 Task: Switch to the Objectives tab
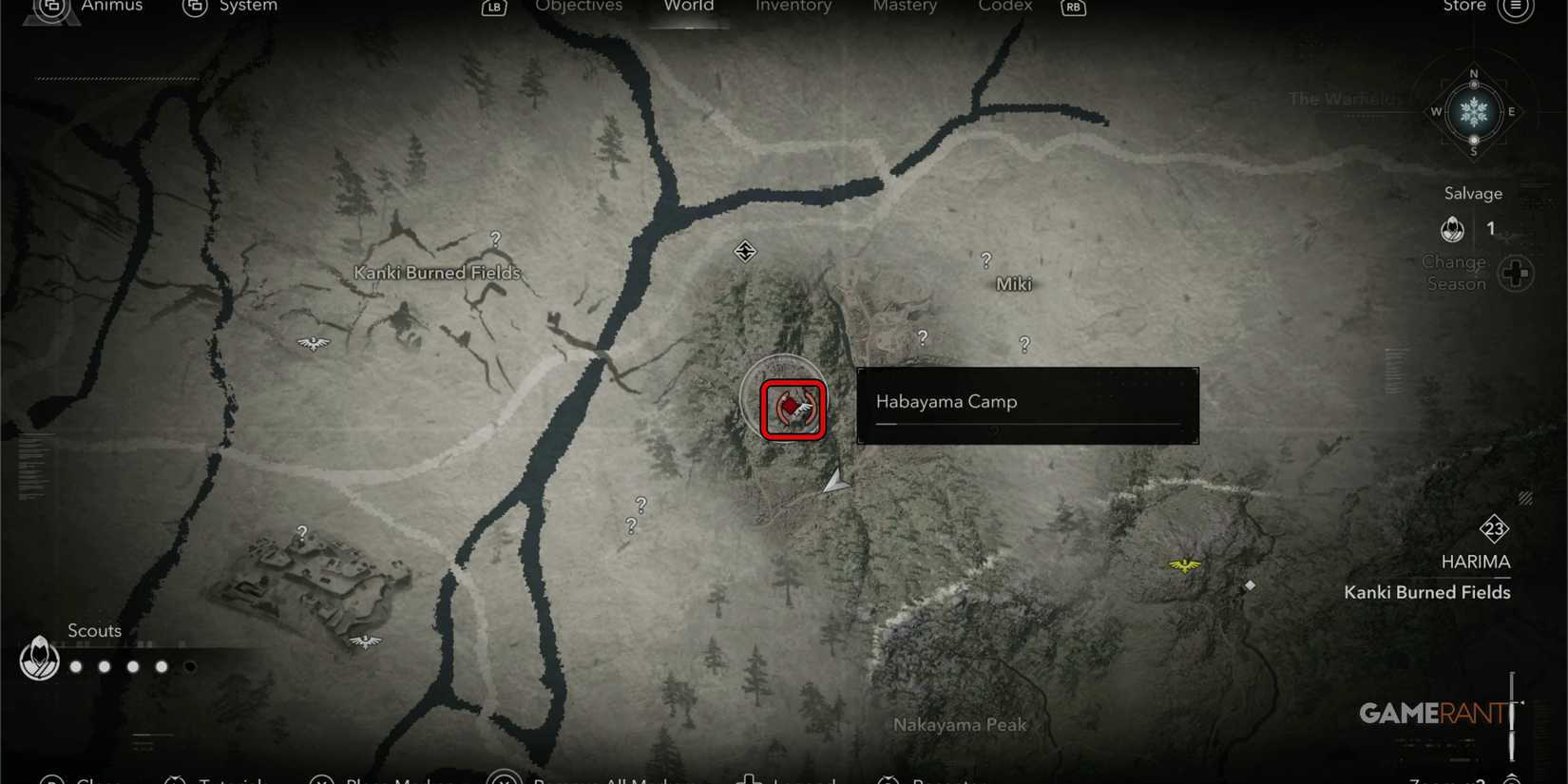(x=579, y=7)
